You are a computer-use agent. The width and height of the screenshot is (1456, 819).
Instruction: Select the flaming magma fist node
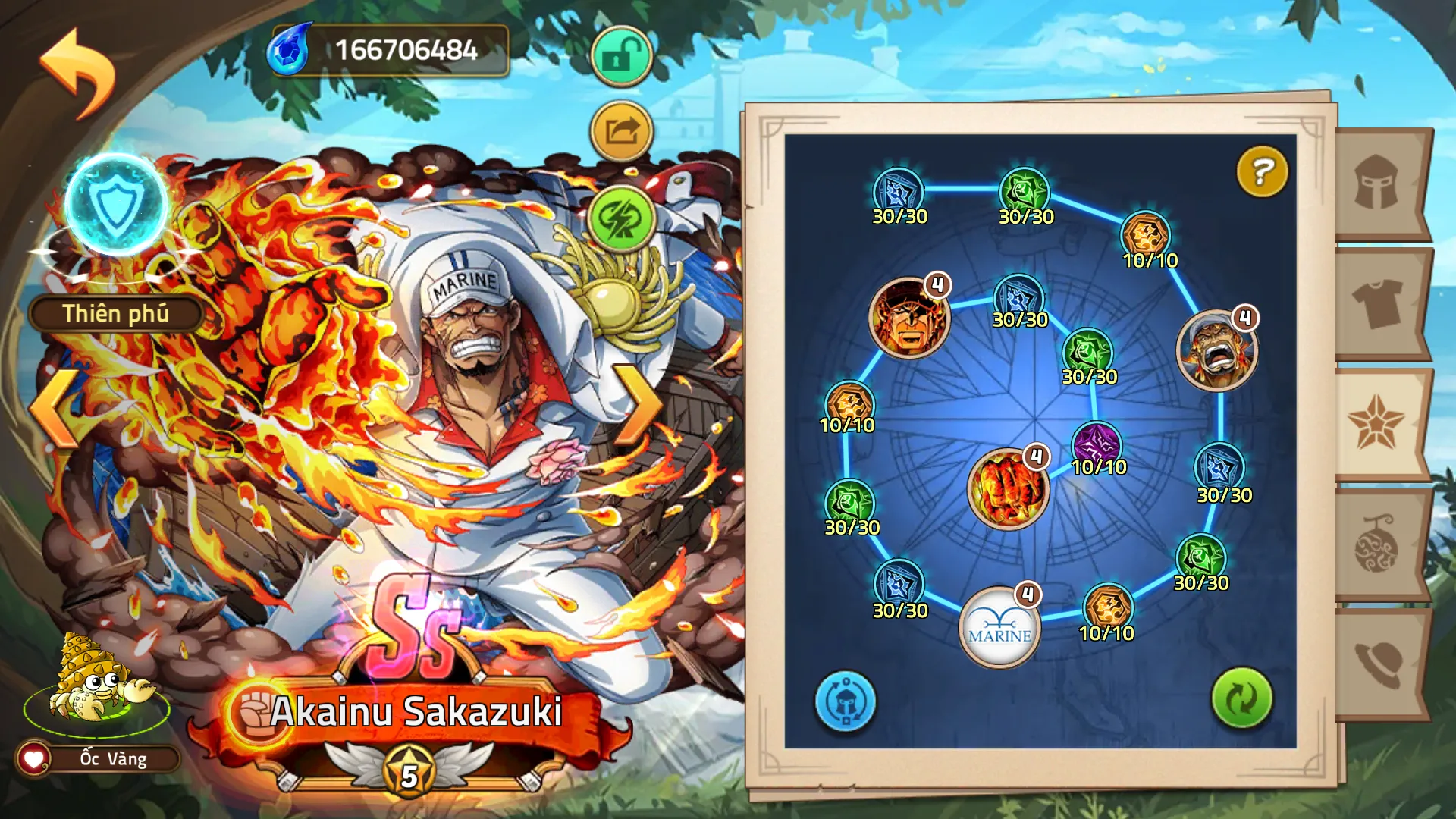(x=1008, y=488)
